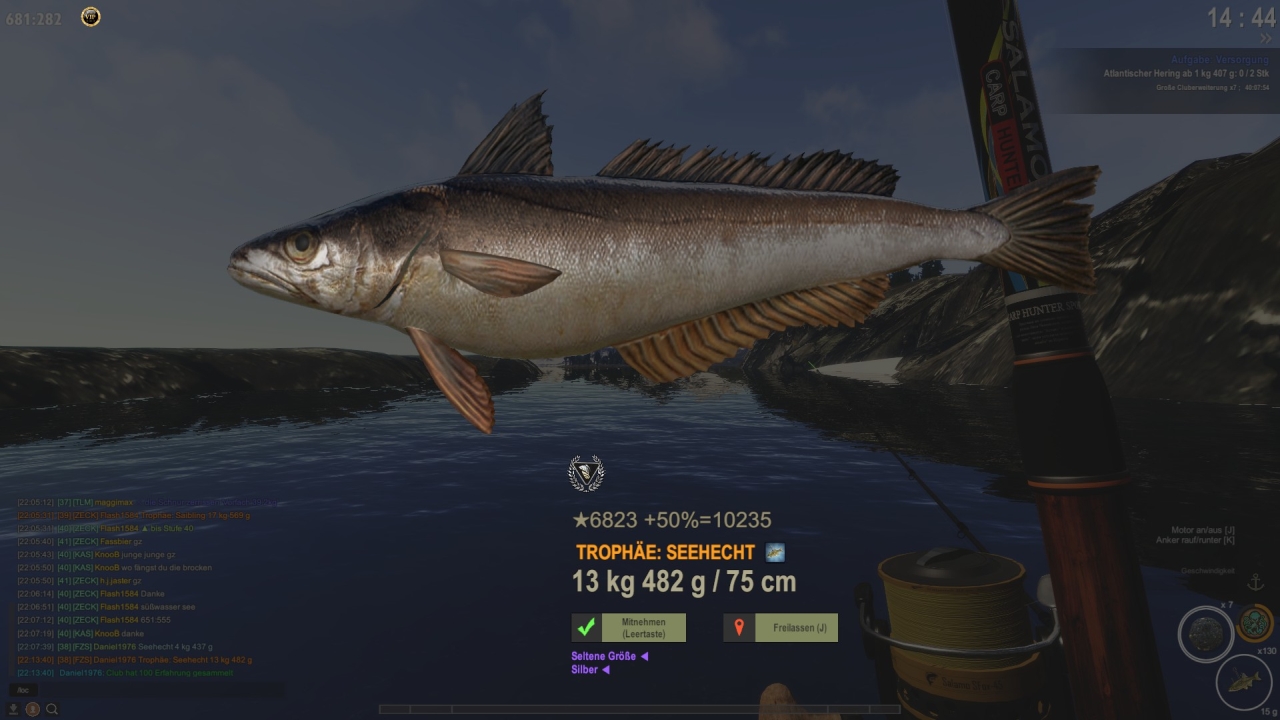Click the chat download arrow icon

14,709
